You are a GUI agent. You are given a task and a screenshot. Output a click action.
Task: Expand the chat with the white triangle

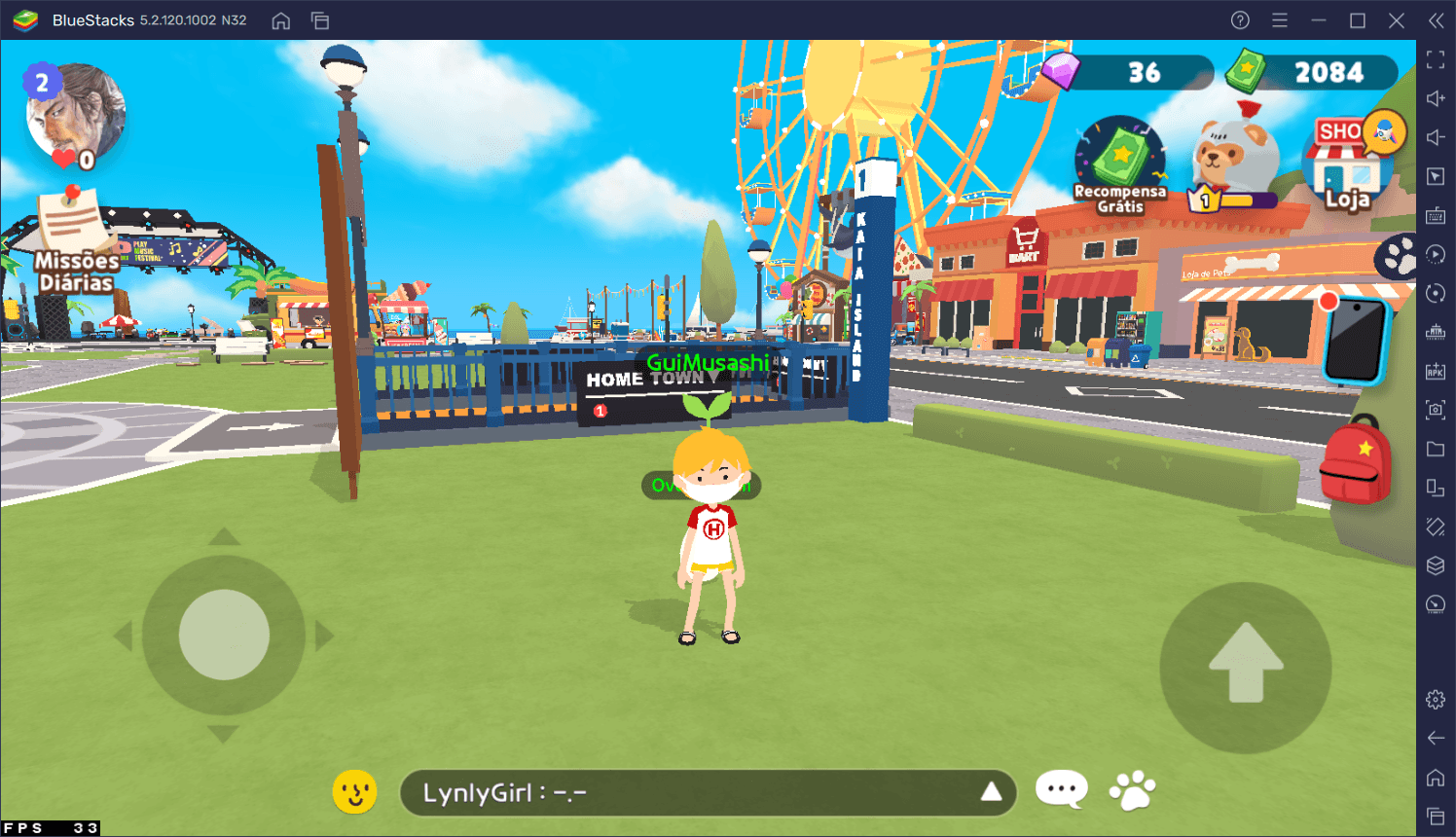(991, 792)
